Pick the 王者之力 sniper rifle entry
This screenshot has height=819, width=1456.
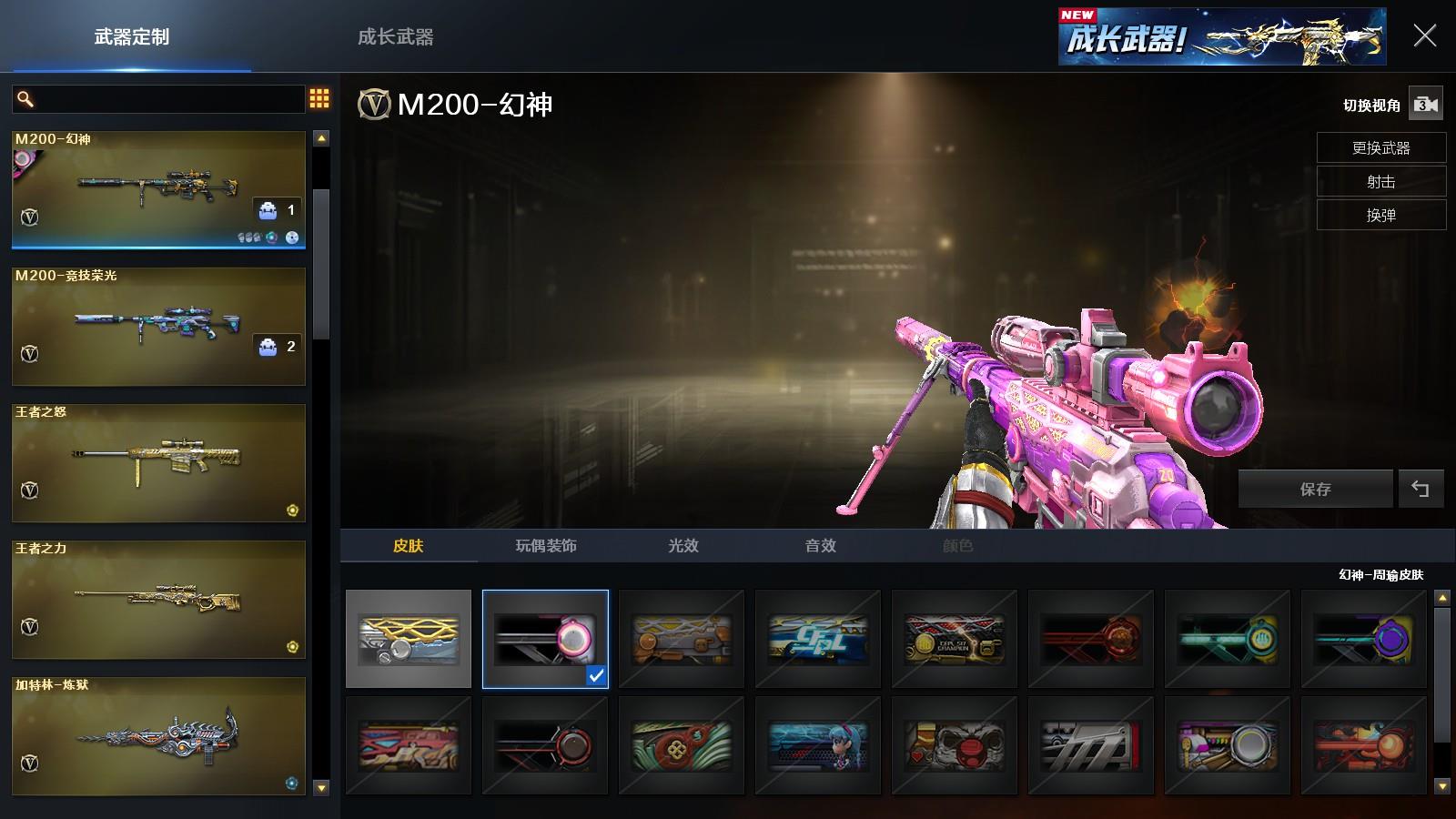tap(158, 599)
